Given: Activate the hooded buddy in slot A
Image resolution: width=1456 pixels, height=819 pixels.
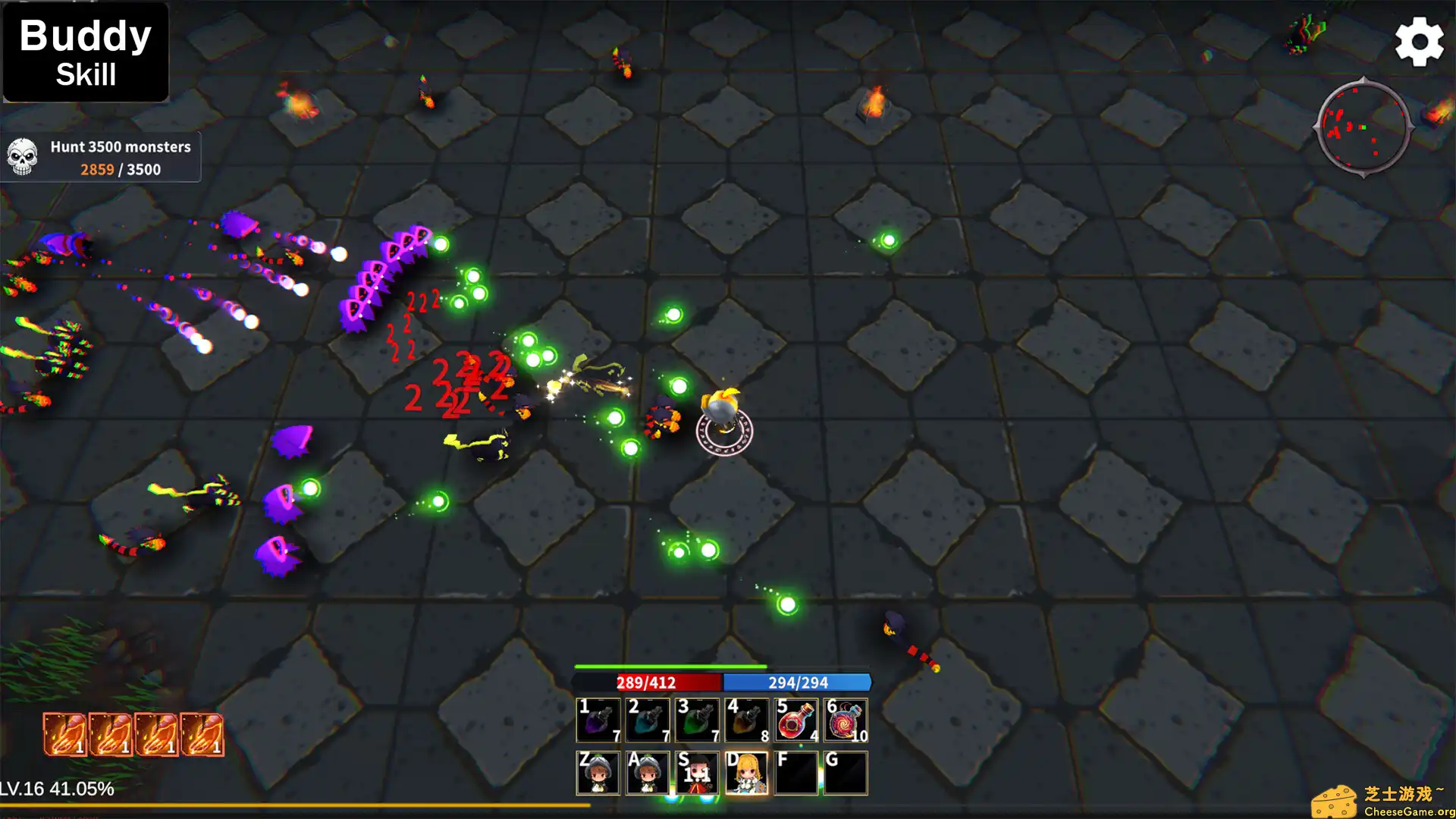Looking at the screenshot, I should [x=648, y=773].
